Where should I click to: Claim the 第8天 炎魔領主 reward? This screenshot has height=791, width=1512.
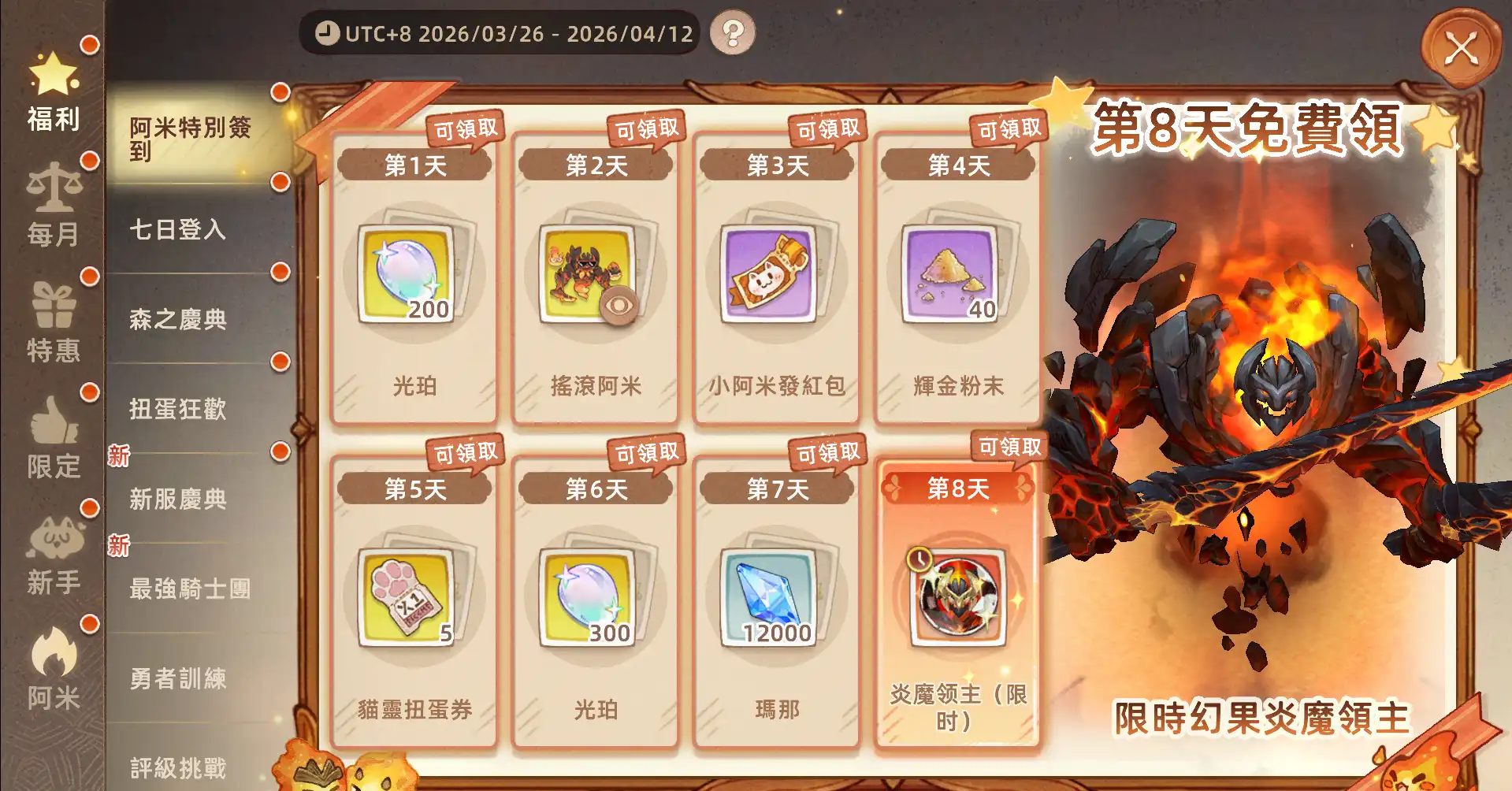click(x=957, y=603)
